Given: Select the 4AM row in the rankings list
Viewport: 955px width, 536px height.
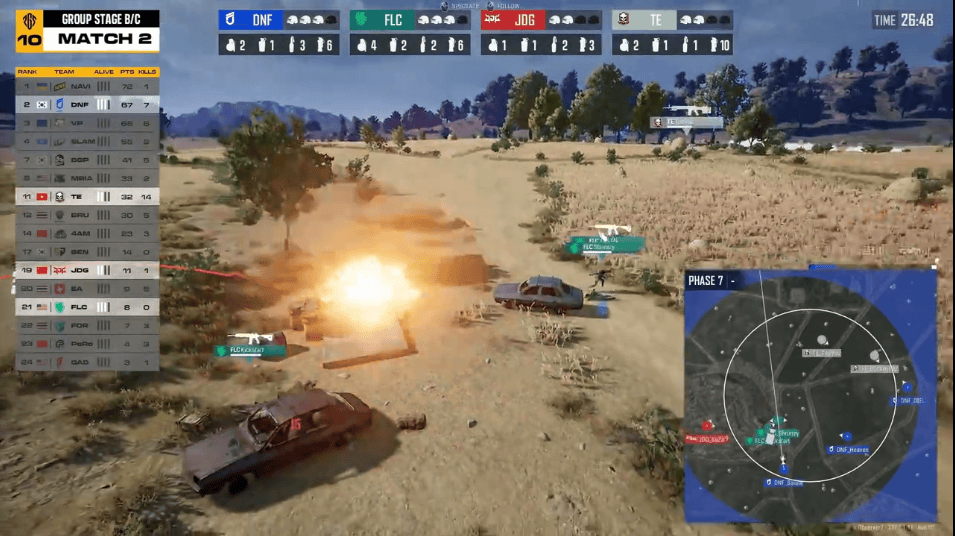Looking at the screenshot, I should point(86,233).
